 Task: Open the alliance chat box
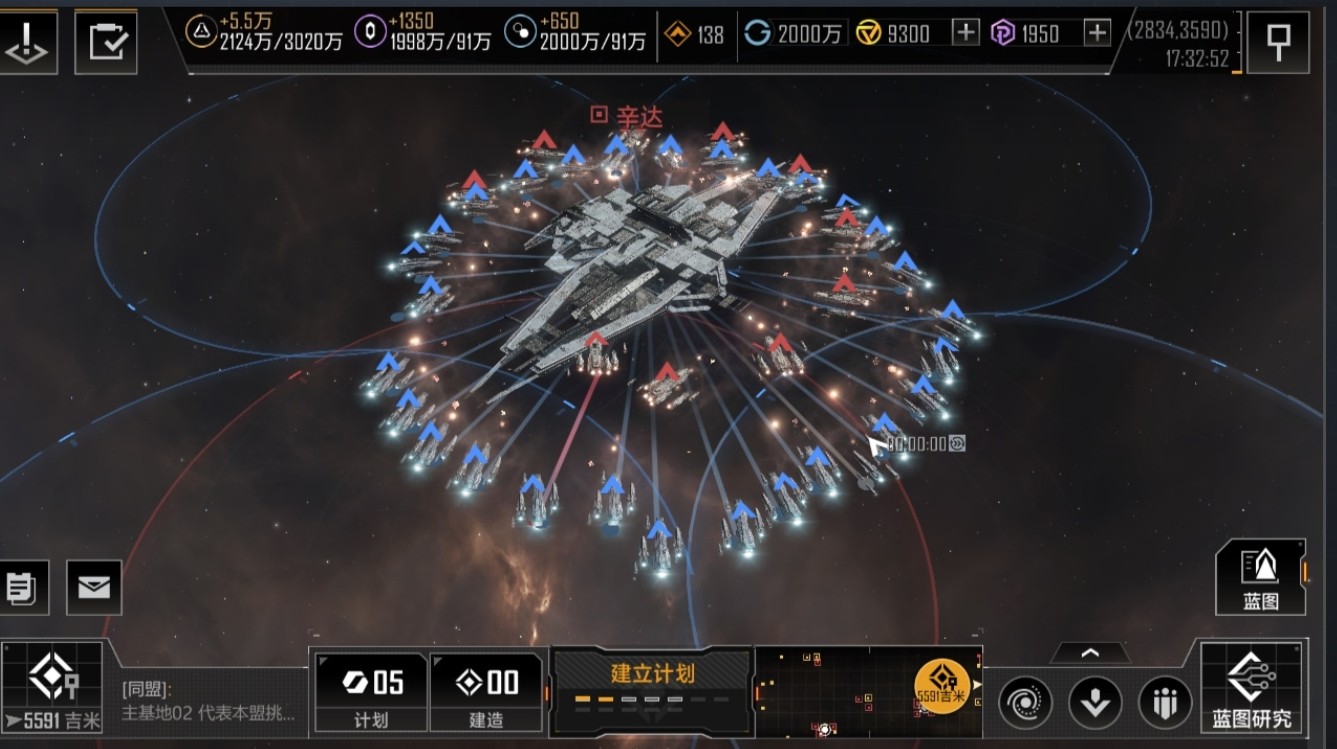tap(208, 701)
